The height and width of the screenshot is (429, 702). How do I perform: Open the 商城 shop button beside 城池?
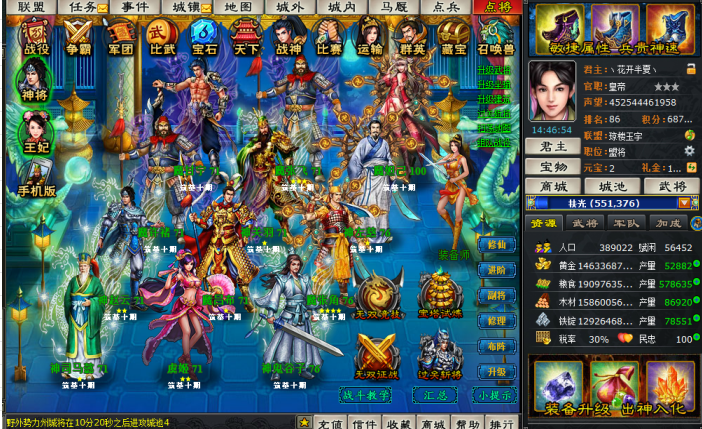(x=552, y=186)
